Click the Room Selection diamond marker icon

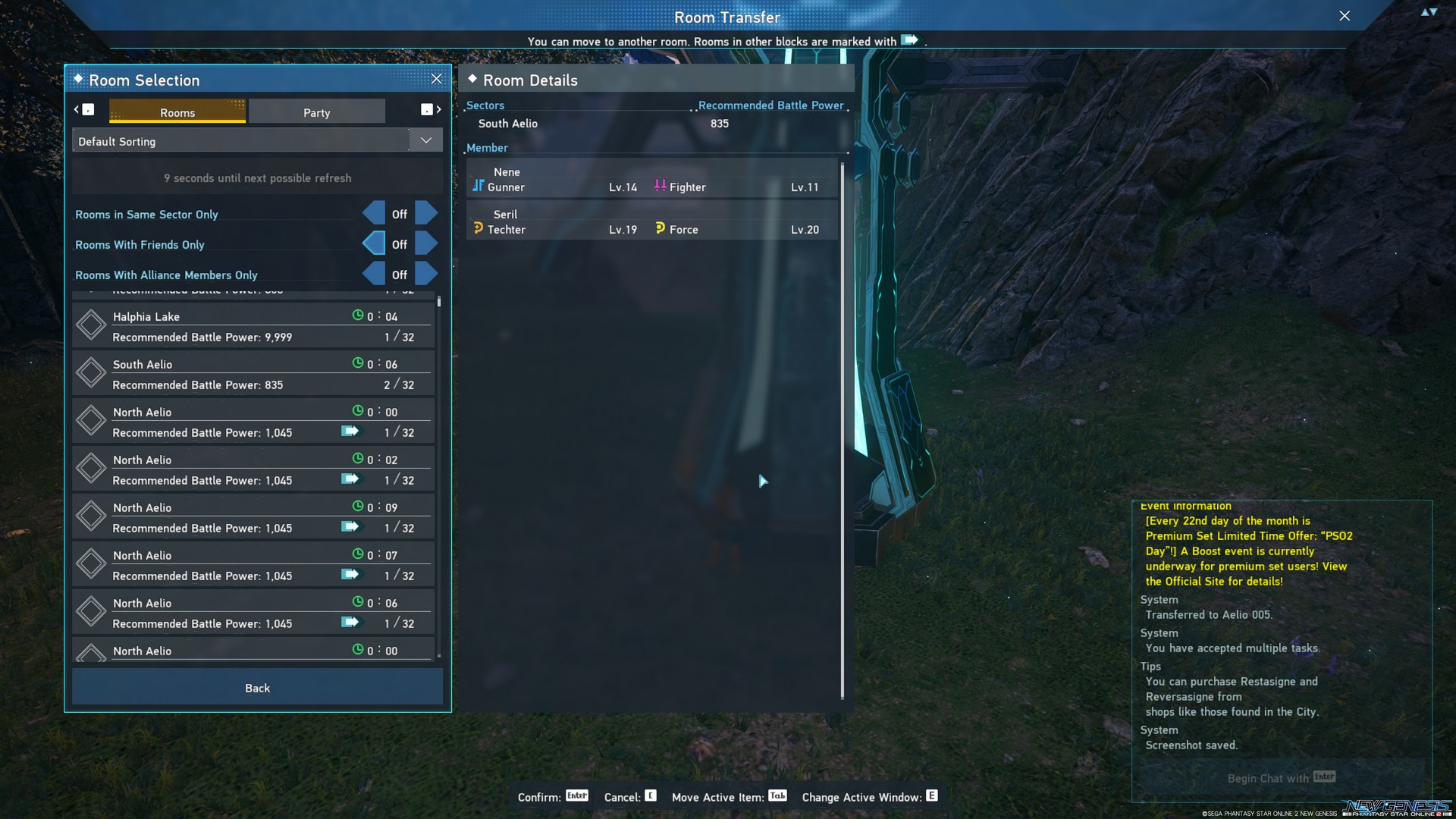point(78,79)
